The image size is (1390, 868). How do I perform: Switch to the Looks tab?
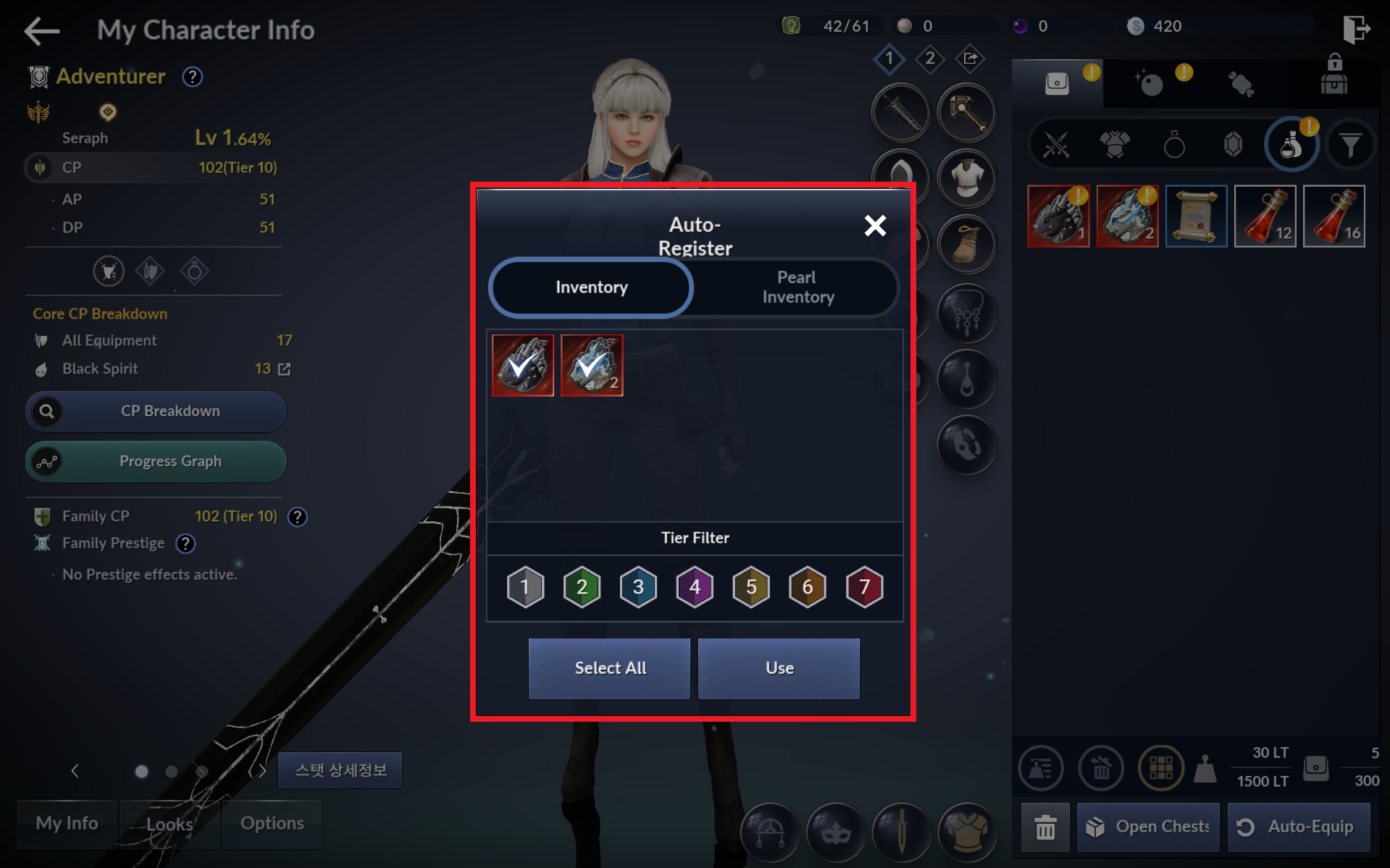coord(169,824)
